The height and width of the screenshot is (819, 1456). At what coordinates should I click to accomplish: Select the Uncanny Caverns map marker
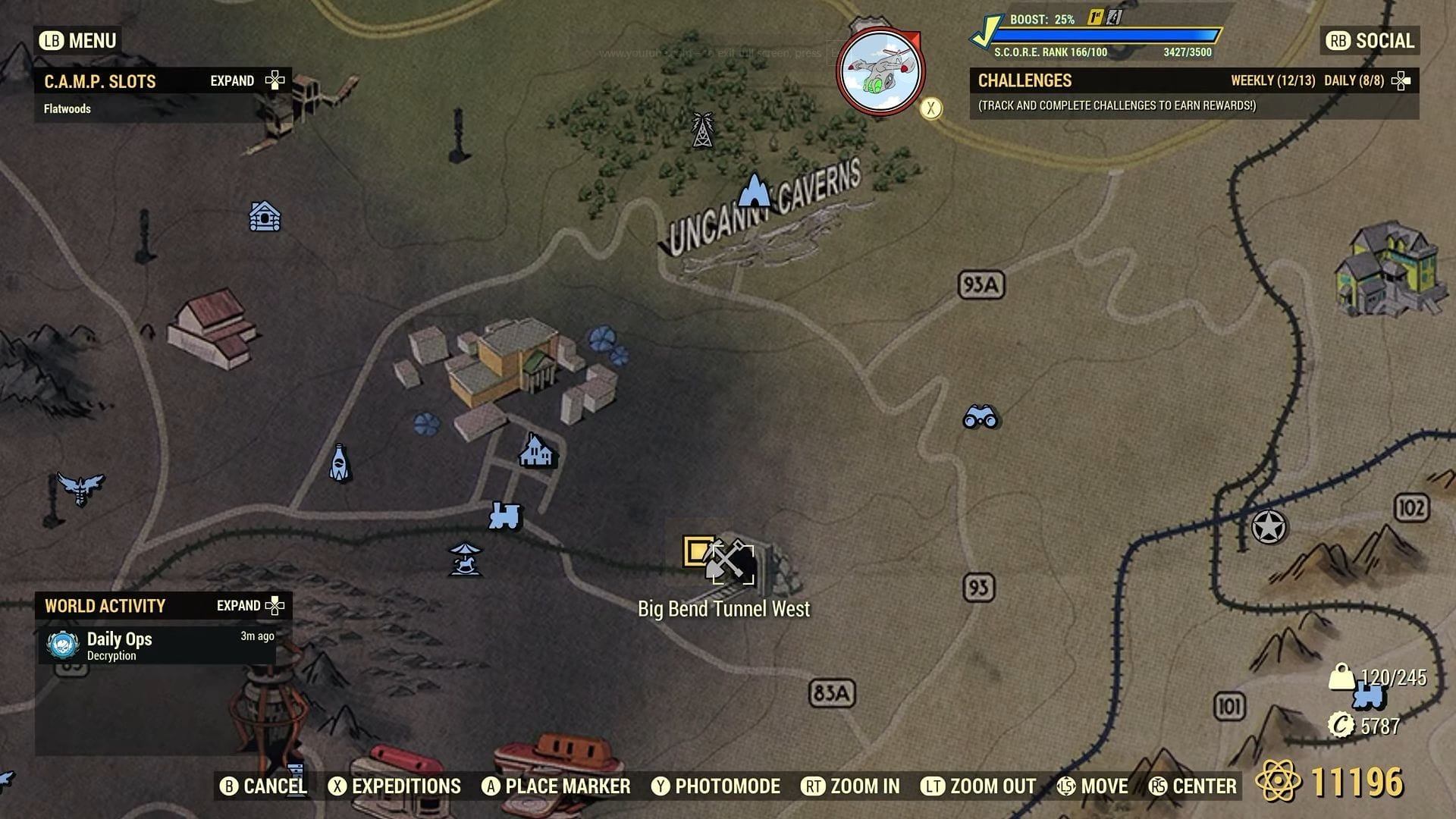755,191
